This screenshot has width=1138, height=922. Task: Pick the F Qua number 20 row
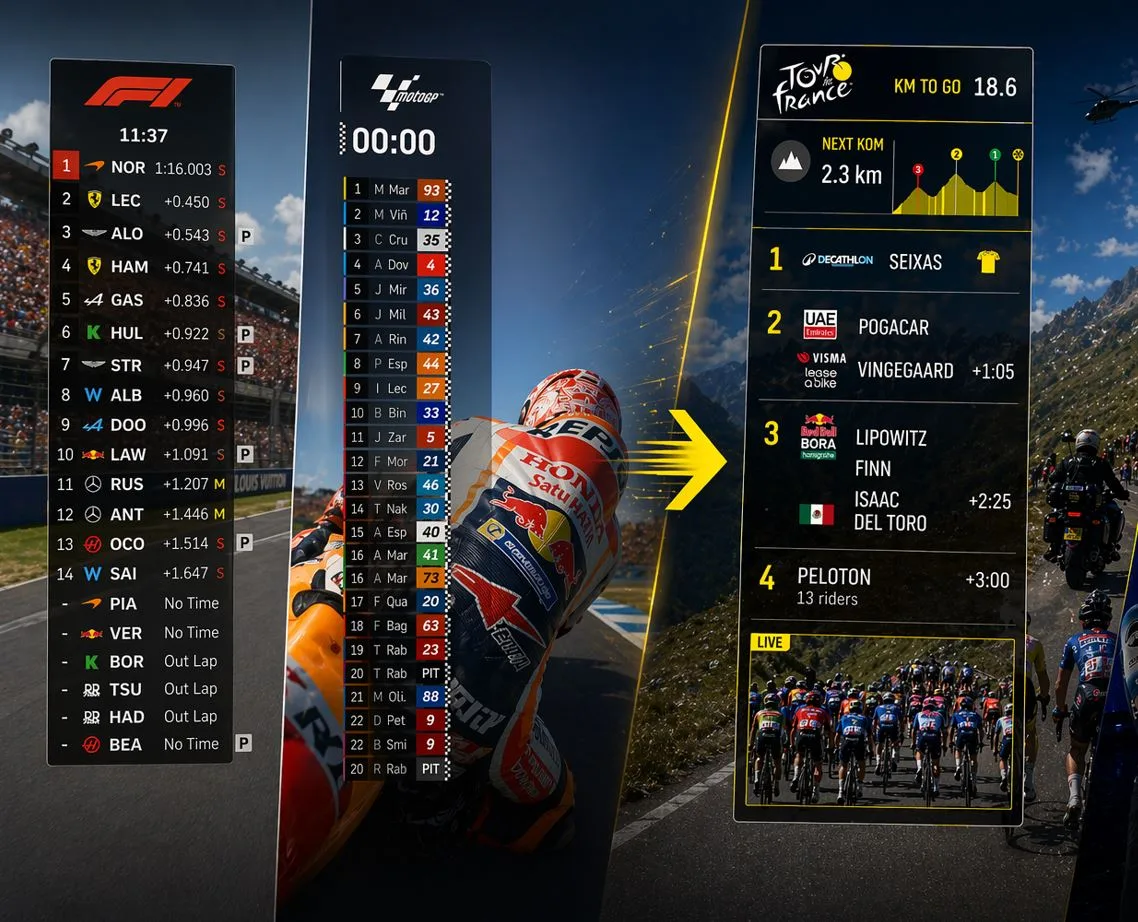tap(394, 601)
